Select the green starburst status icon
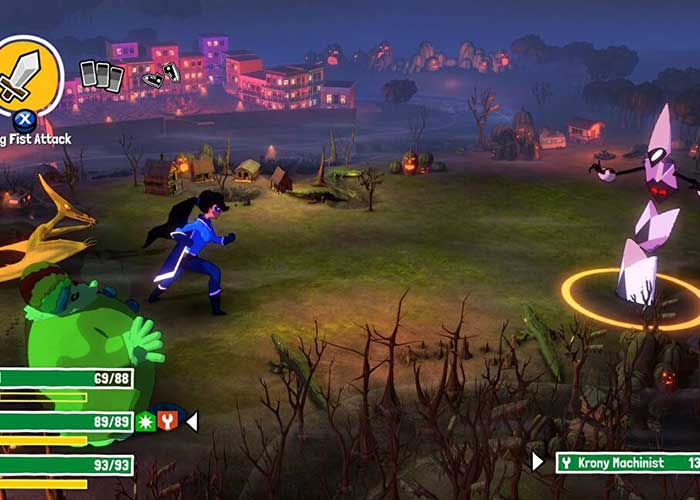700x500 pixels. pos(146,422)
